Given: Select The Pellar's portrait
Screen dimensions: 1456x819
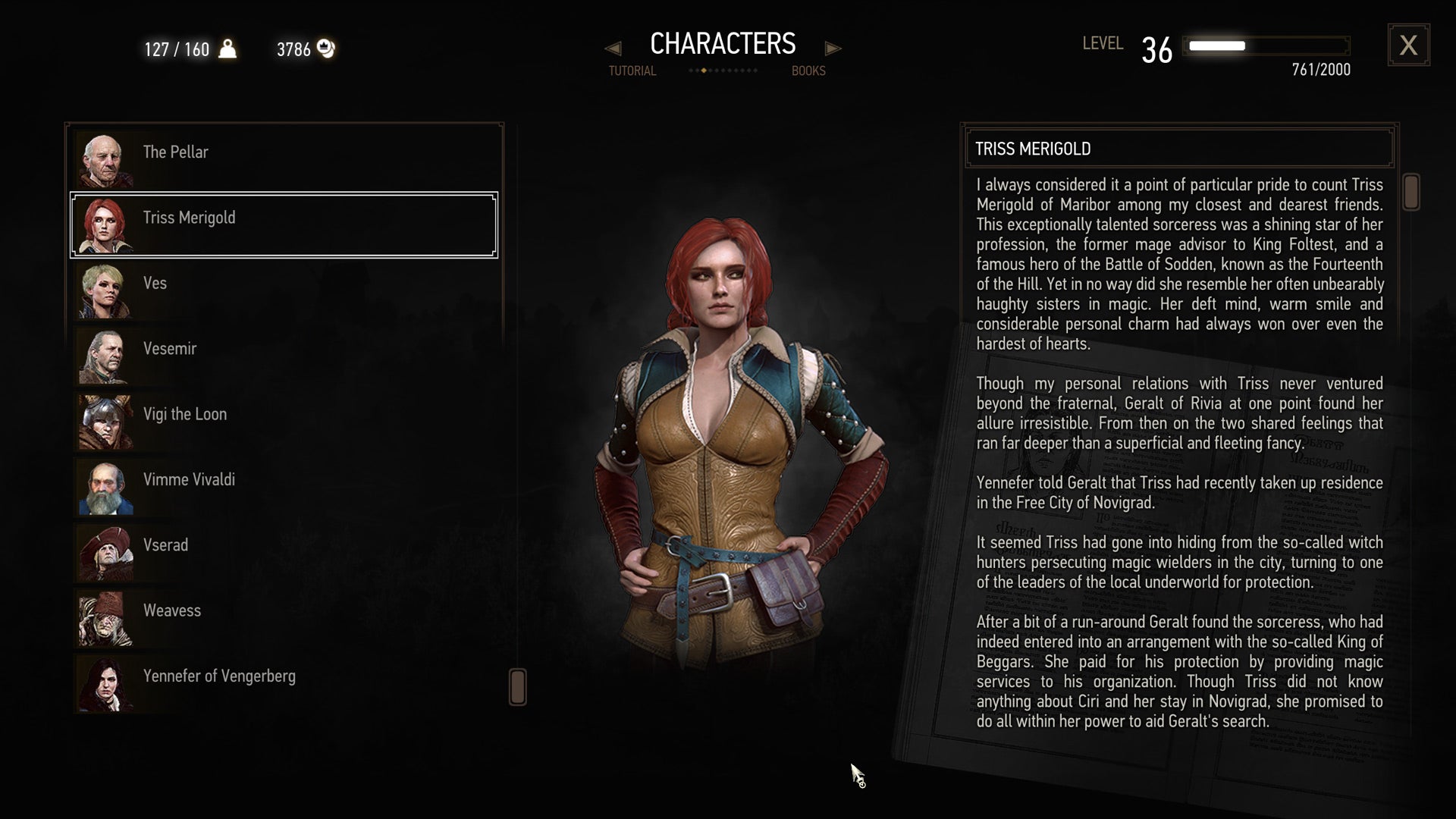Looking at the screenshot, I should (106, 158).
